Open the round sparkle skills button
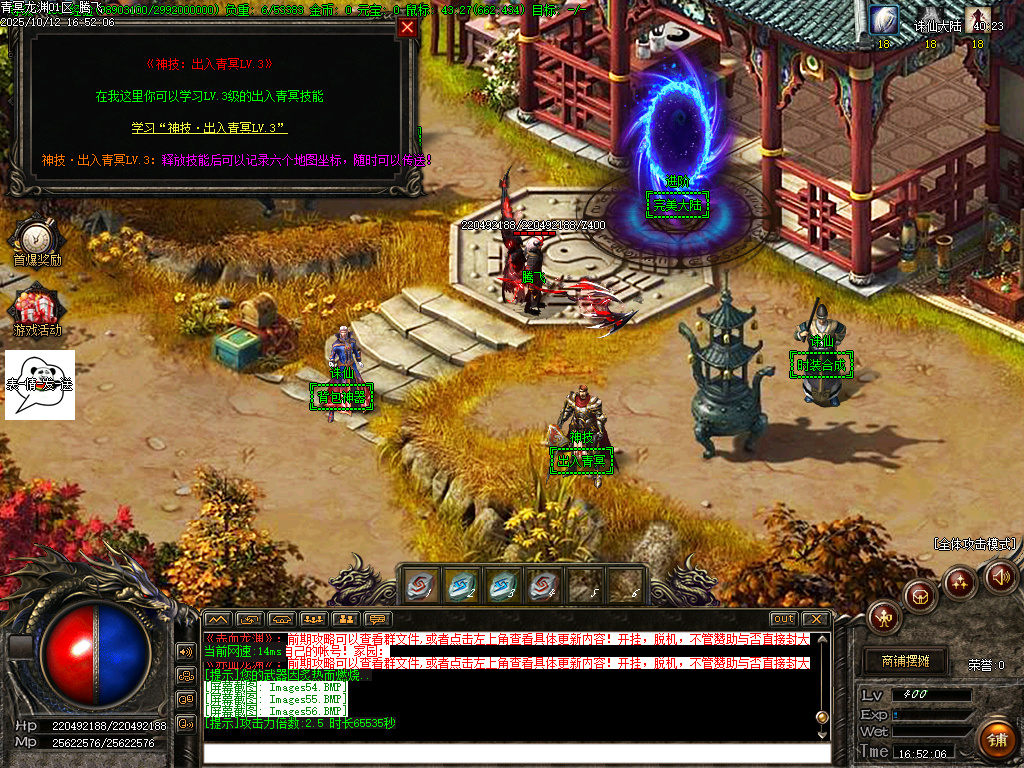This screenshot has height=768, width=1024. point(960,581)
